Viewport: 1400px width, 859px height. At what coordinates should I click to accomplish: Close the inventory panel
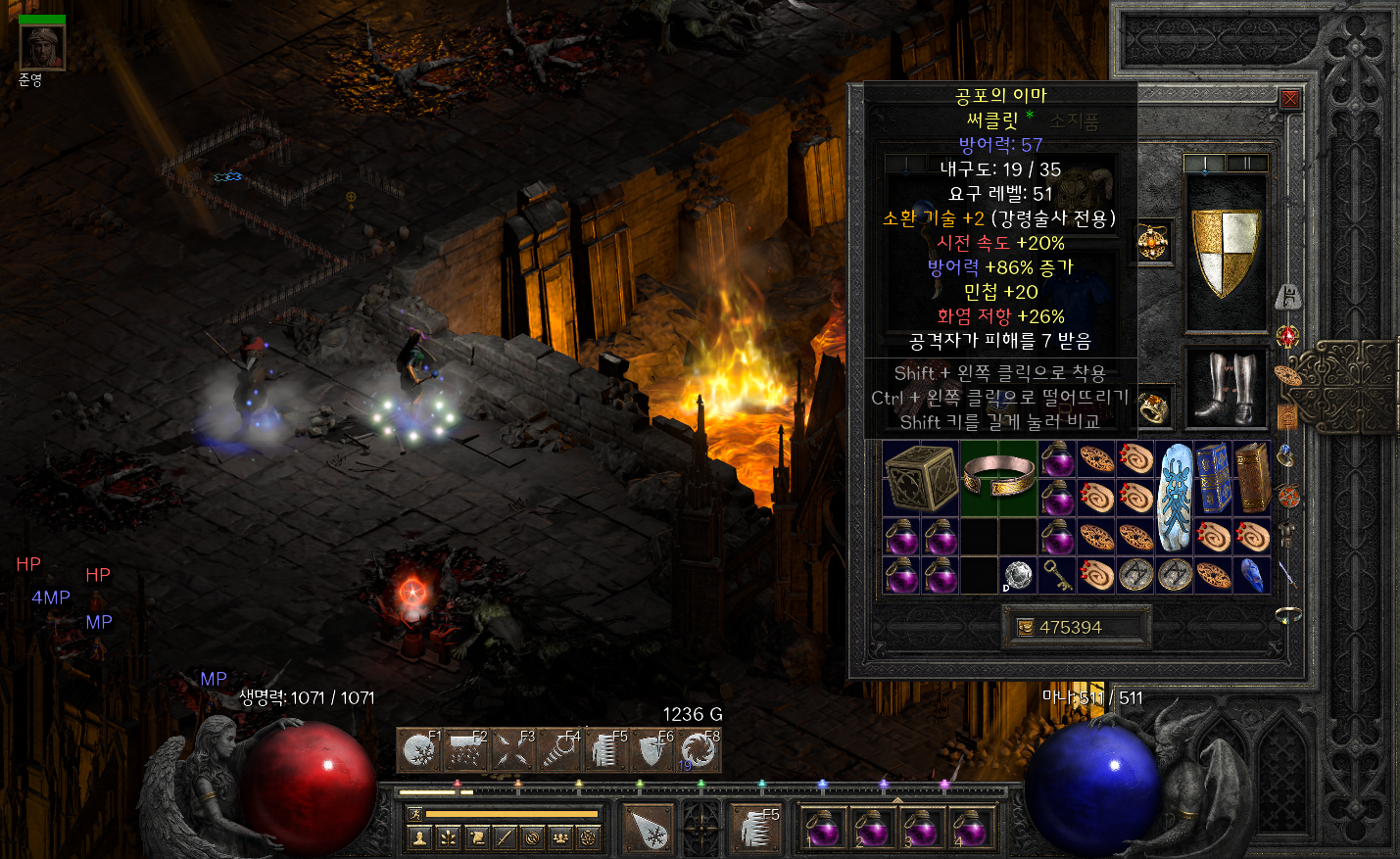(1290, 99)
